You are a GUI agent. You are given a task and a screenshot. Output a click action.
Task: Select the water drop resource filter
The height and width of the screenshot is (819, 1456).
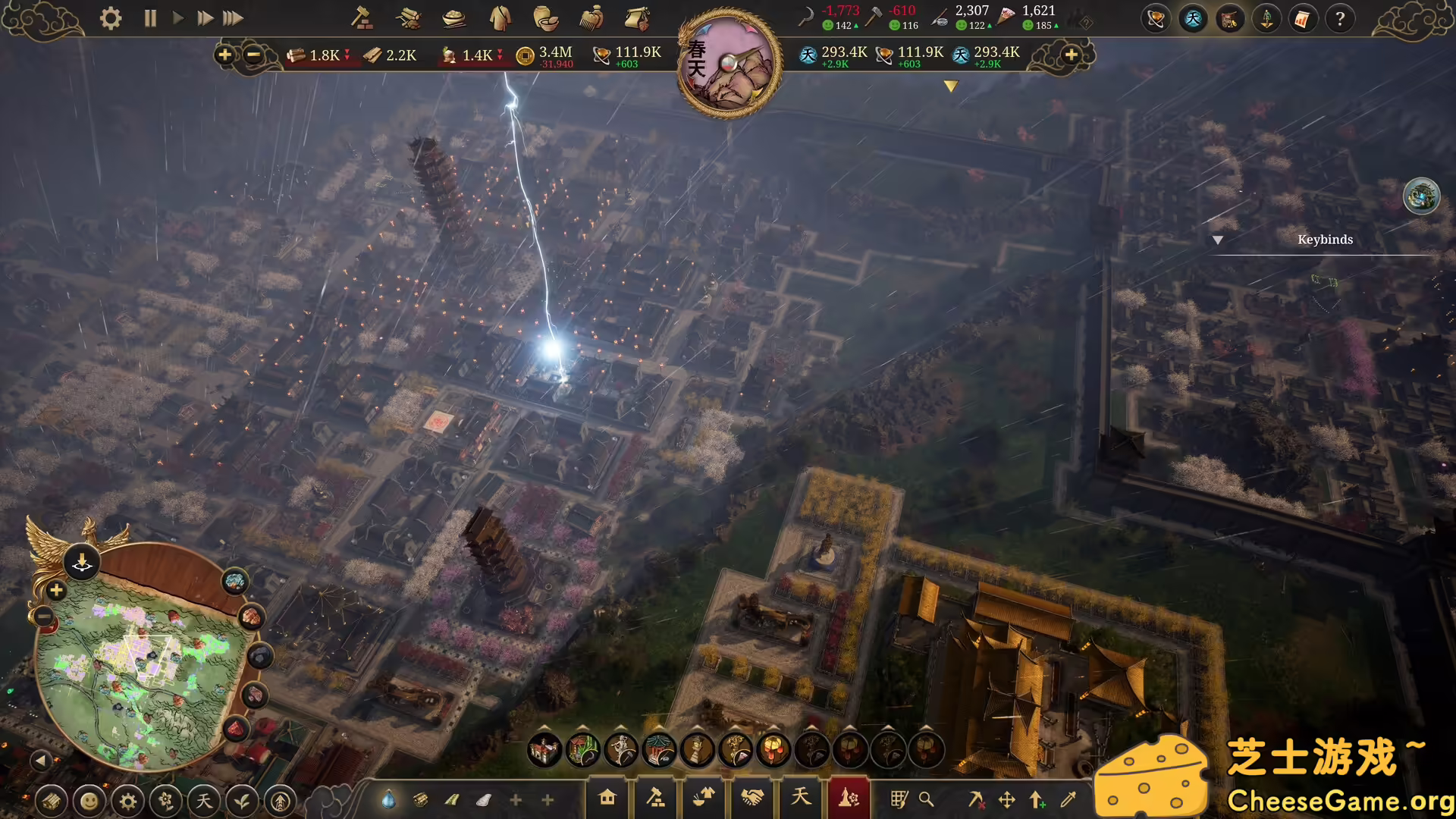coord(388,799)
